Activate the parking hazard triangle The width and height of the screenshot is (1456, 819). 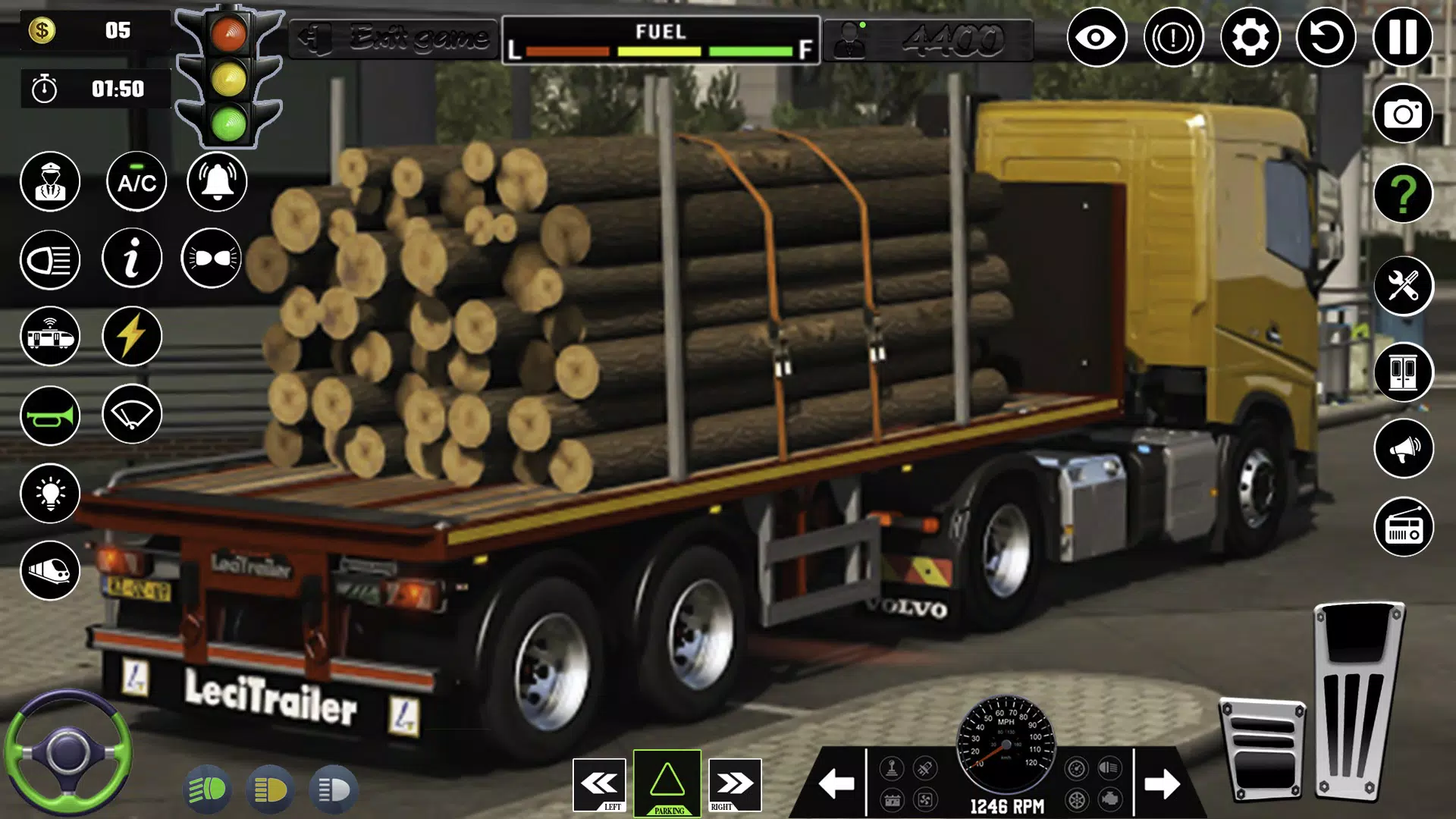point(667,783)
